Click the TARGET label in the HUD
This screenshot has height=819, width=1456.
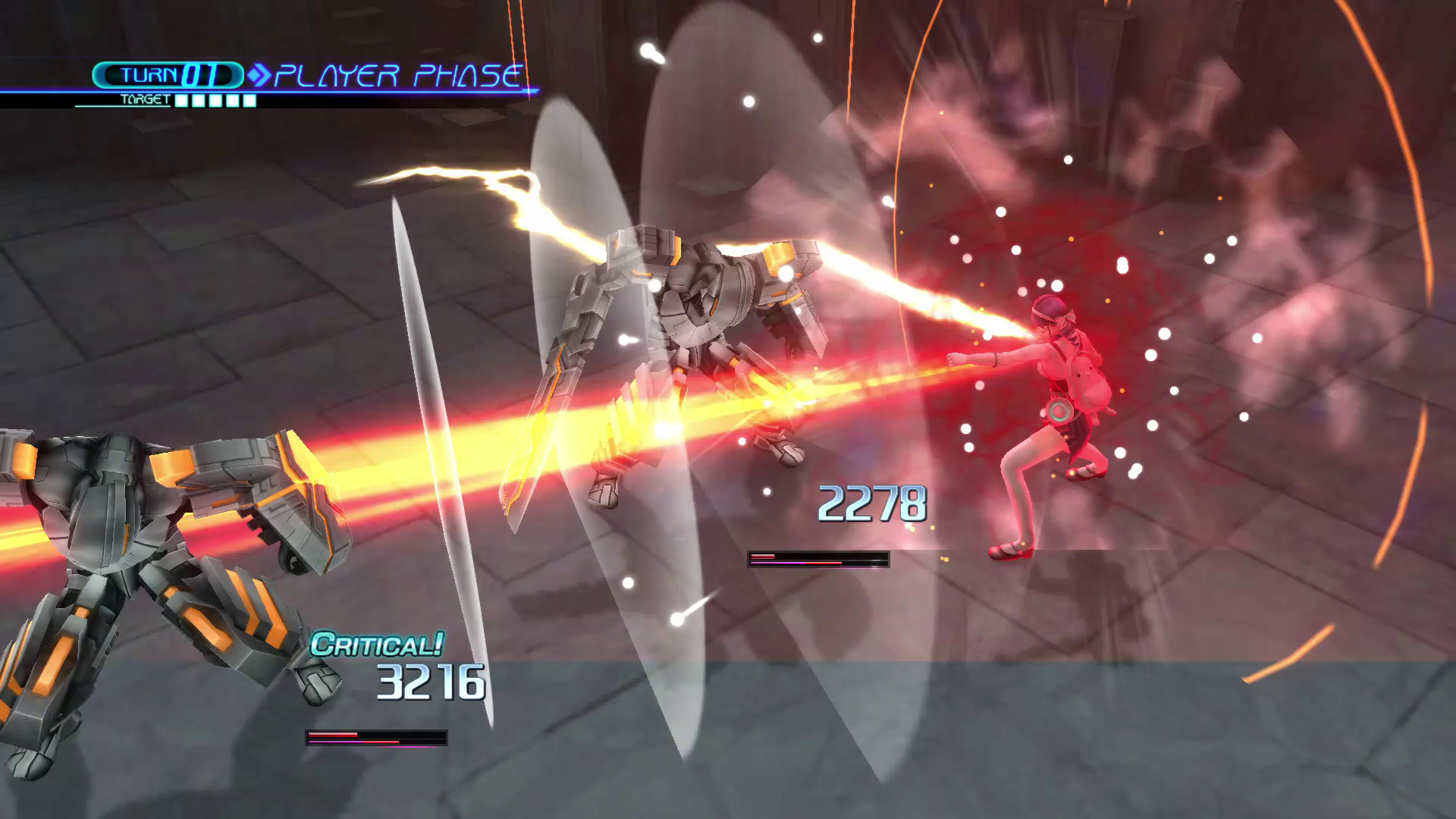pos(146,99)
